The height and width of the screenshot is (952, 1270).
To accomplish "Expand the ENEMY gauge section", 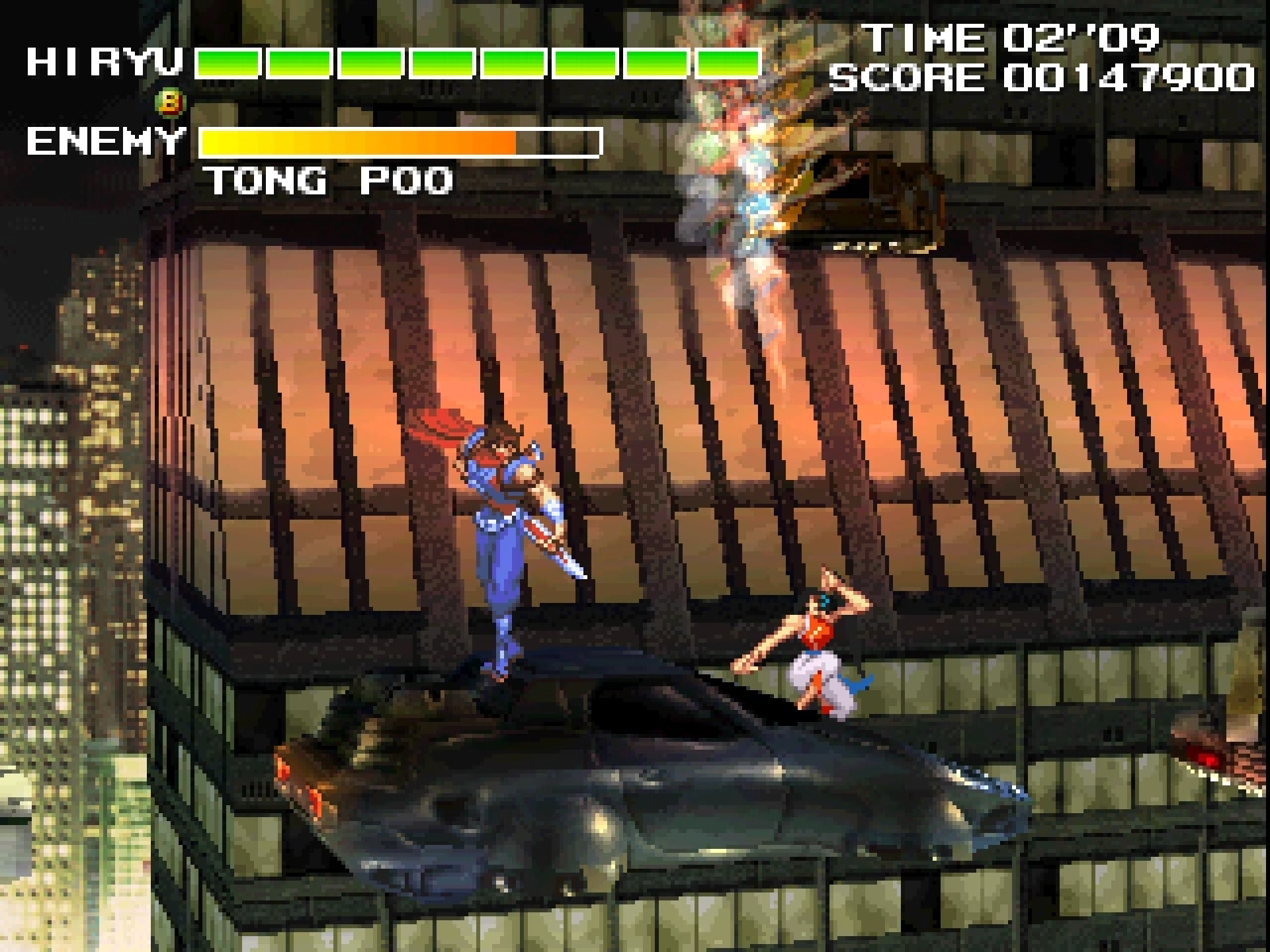I will [397, 141].
